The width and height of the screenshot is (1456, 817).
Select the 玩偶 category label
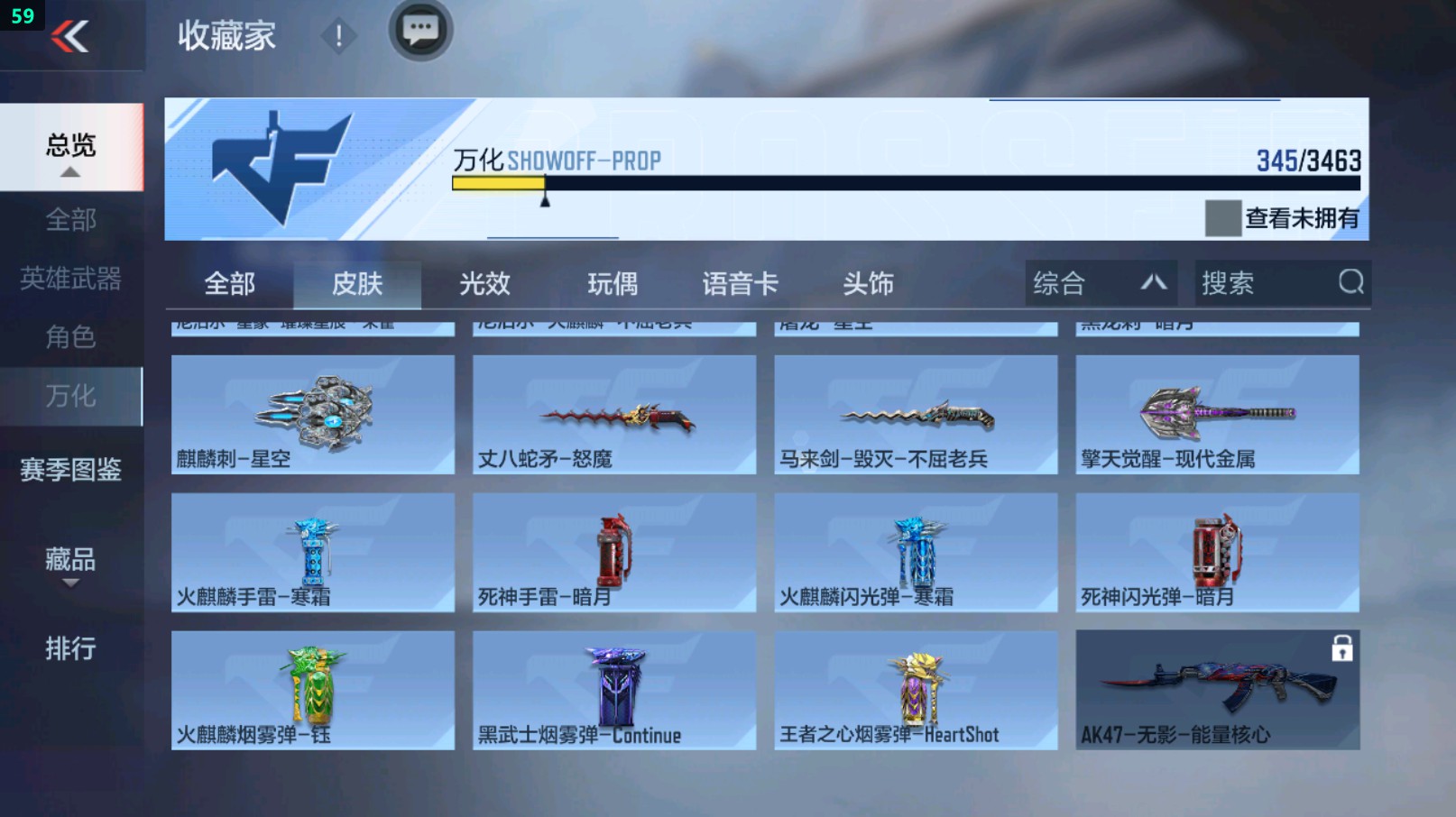point(613,283)
